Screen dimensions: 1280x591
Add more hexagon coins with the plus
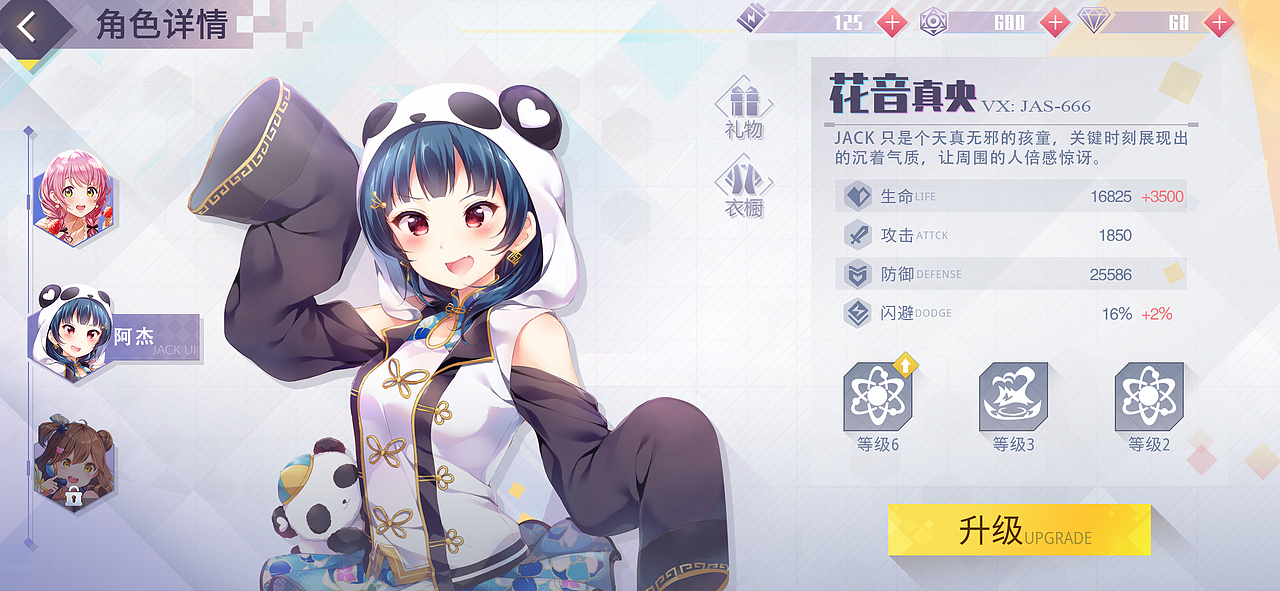tap(1054, 22)
